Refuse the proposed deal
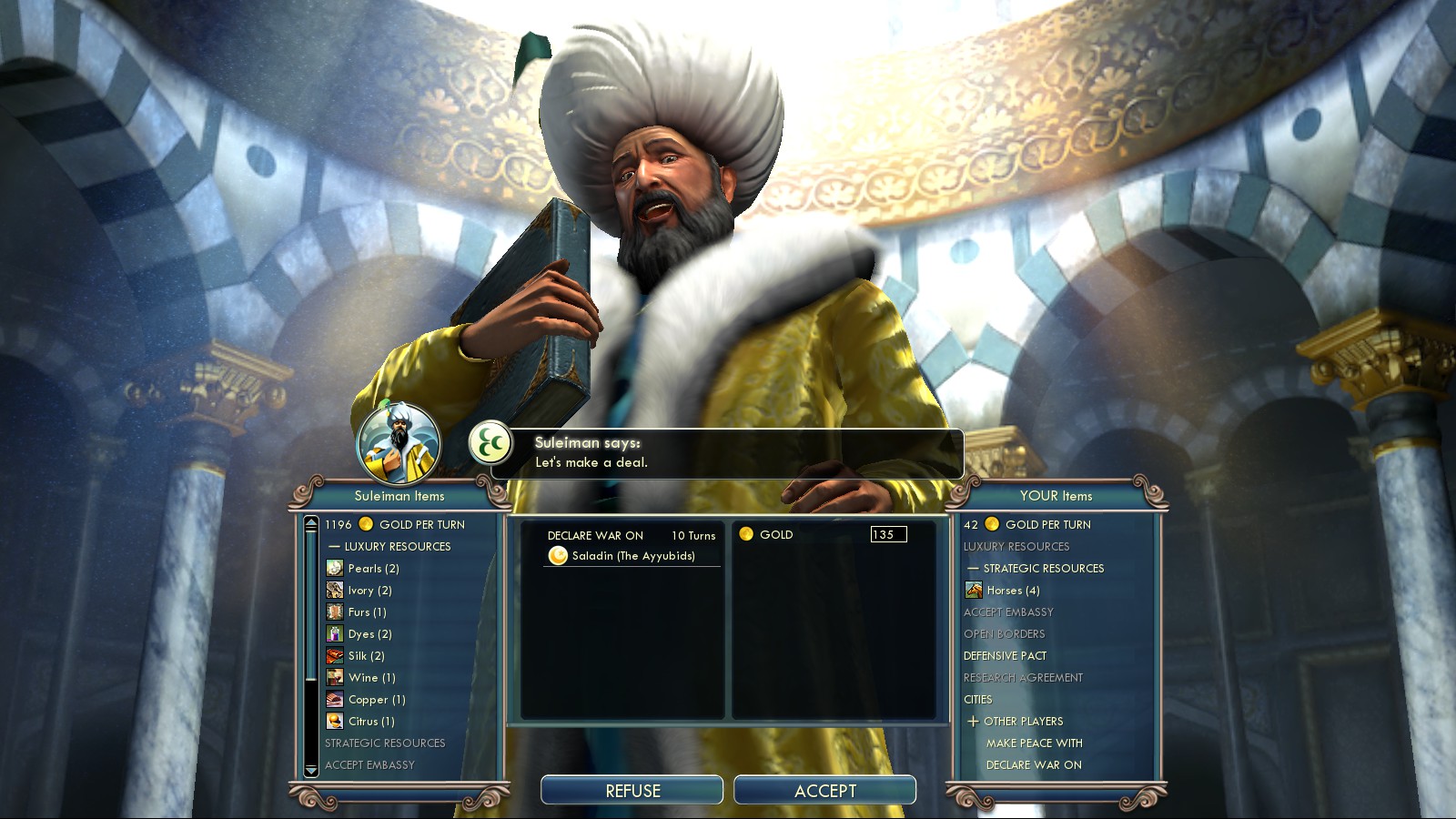The image size is (1456, 819). click(x=632, y=790)
